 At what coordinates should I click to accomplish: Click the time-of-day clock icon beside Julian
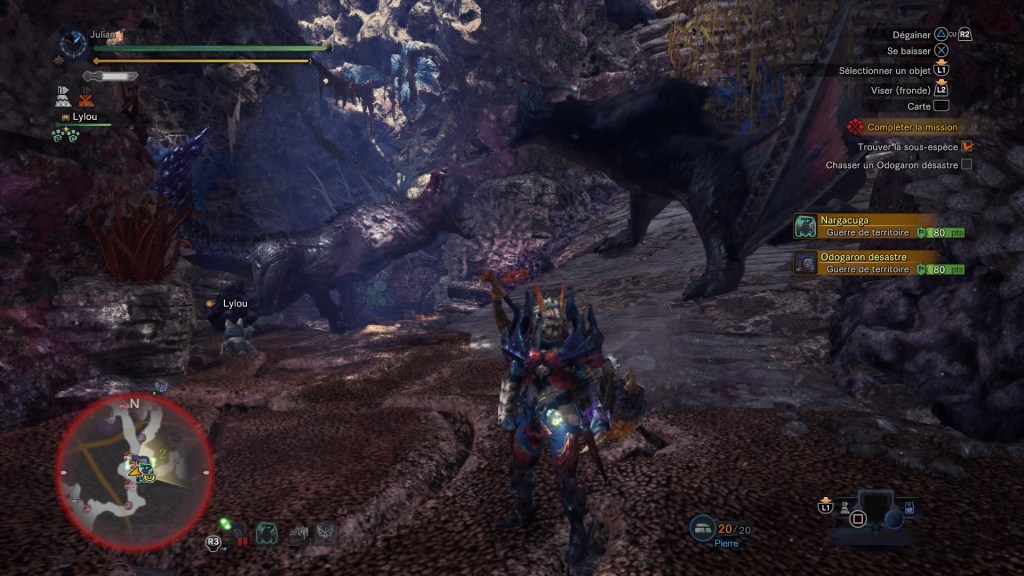(72, 43)
